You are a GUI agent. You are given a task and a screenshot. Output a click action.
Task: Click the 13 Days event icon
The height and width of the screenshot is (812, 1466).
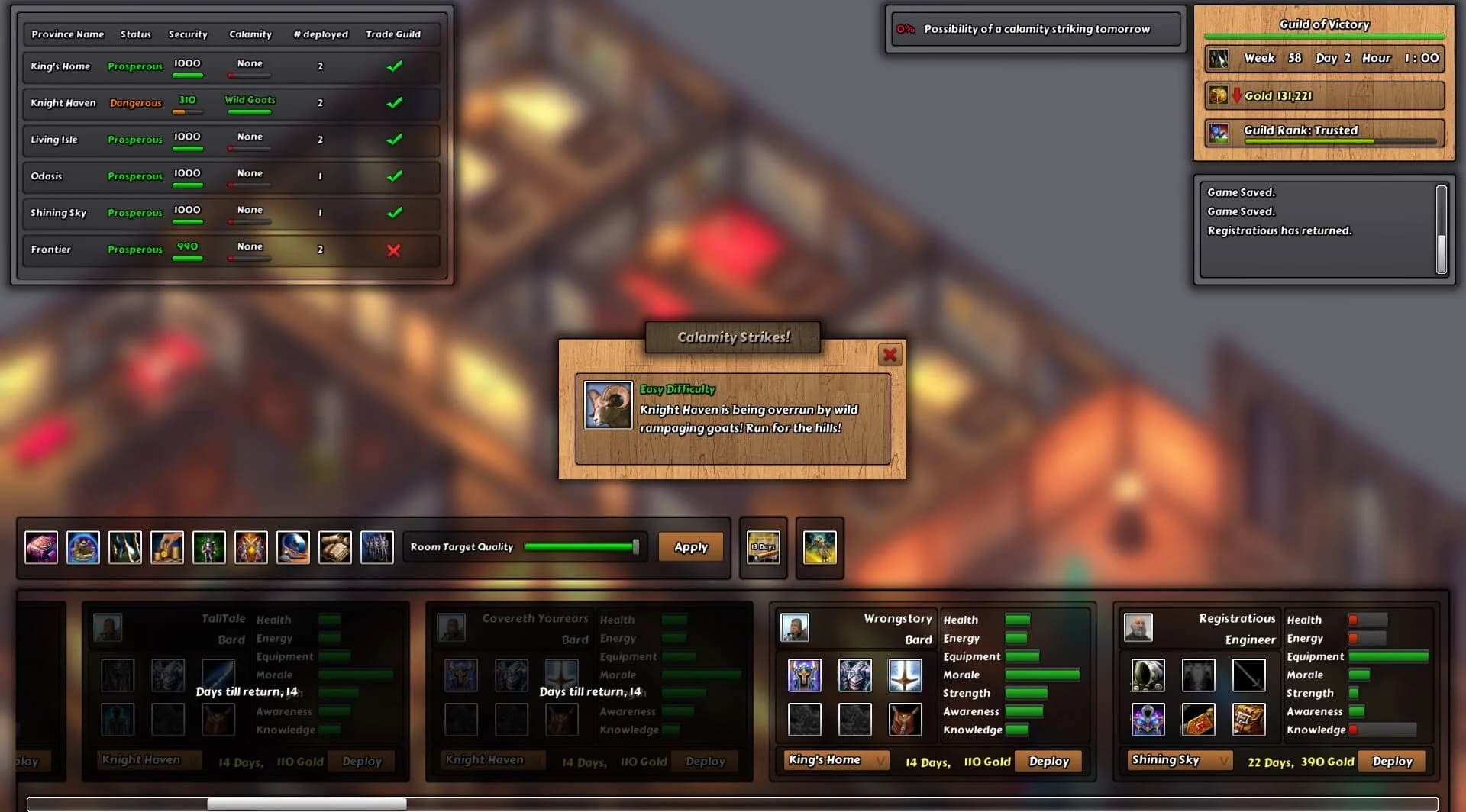(x=763, y=547)
